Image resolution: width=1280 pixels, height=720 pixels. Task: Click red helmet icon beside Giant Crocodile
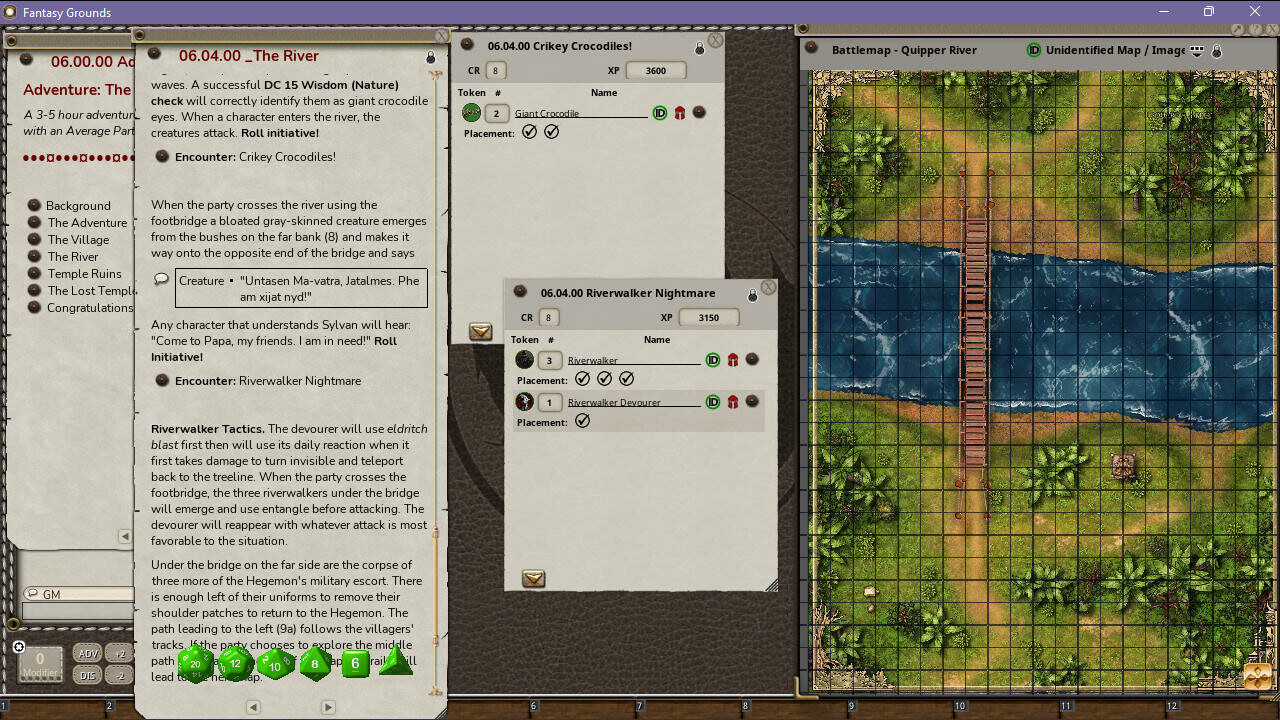point(679,113)
